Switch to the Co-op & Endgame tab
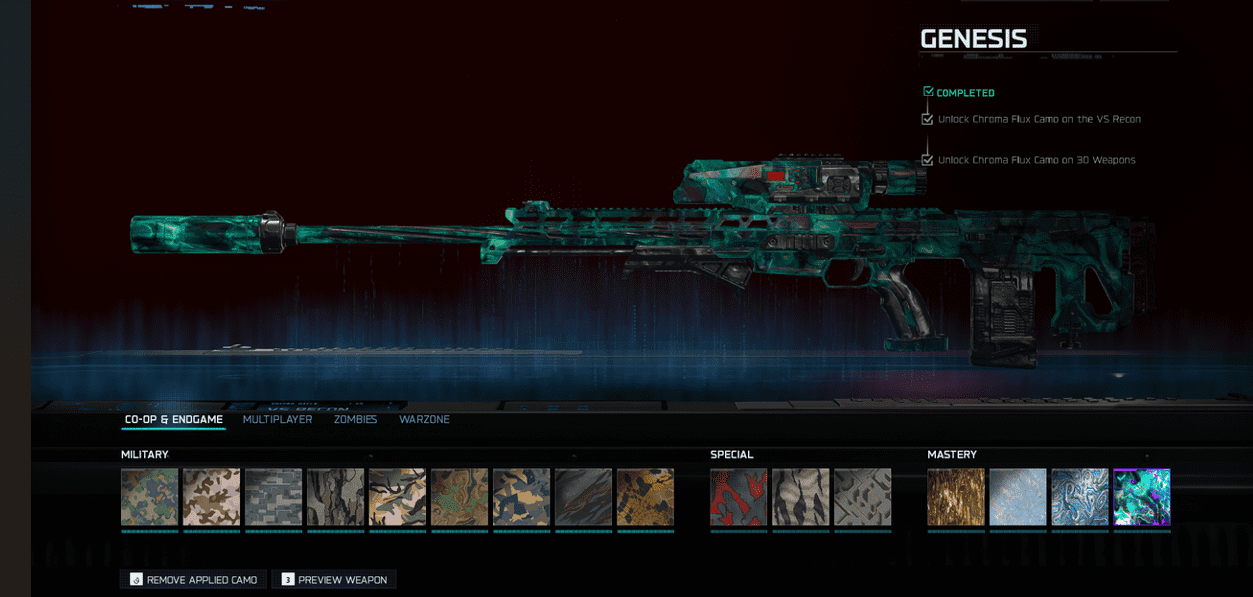This screenshot has width=1253, height=597. [x=173, y=420]
